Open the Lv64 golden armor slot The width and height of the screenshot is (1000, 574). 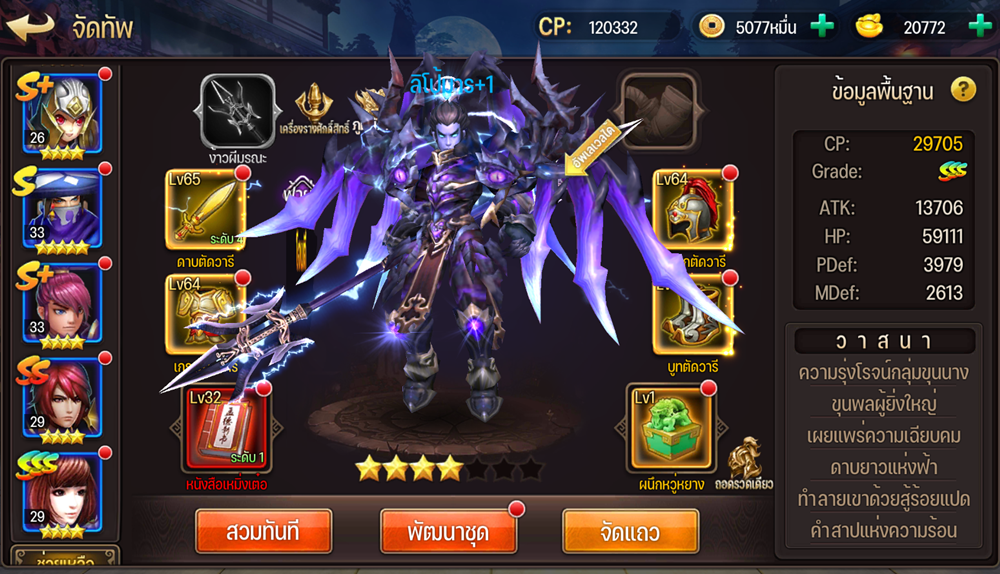point(206,313)
